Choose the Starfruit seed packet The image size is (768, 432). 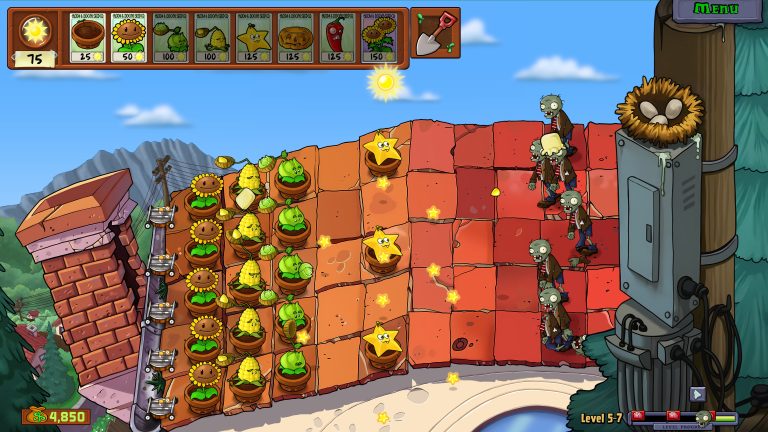[254, 38]
